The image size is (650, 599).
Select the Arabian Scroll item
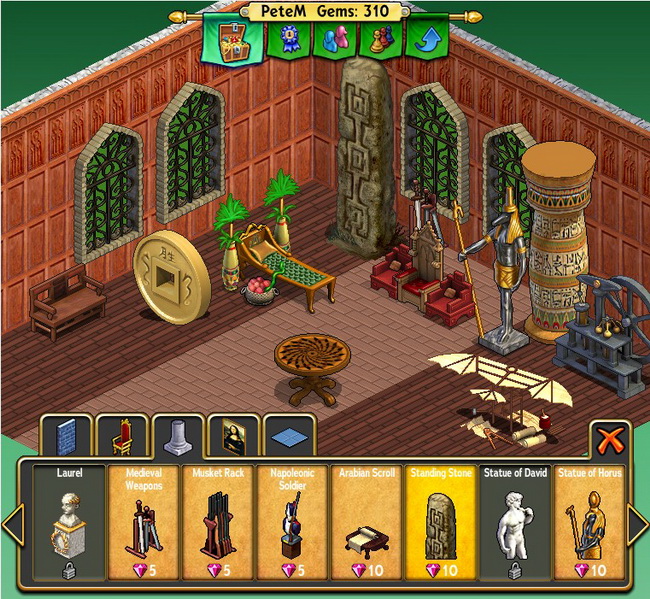click(x=364, y=521)
